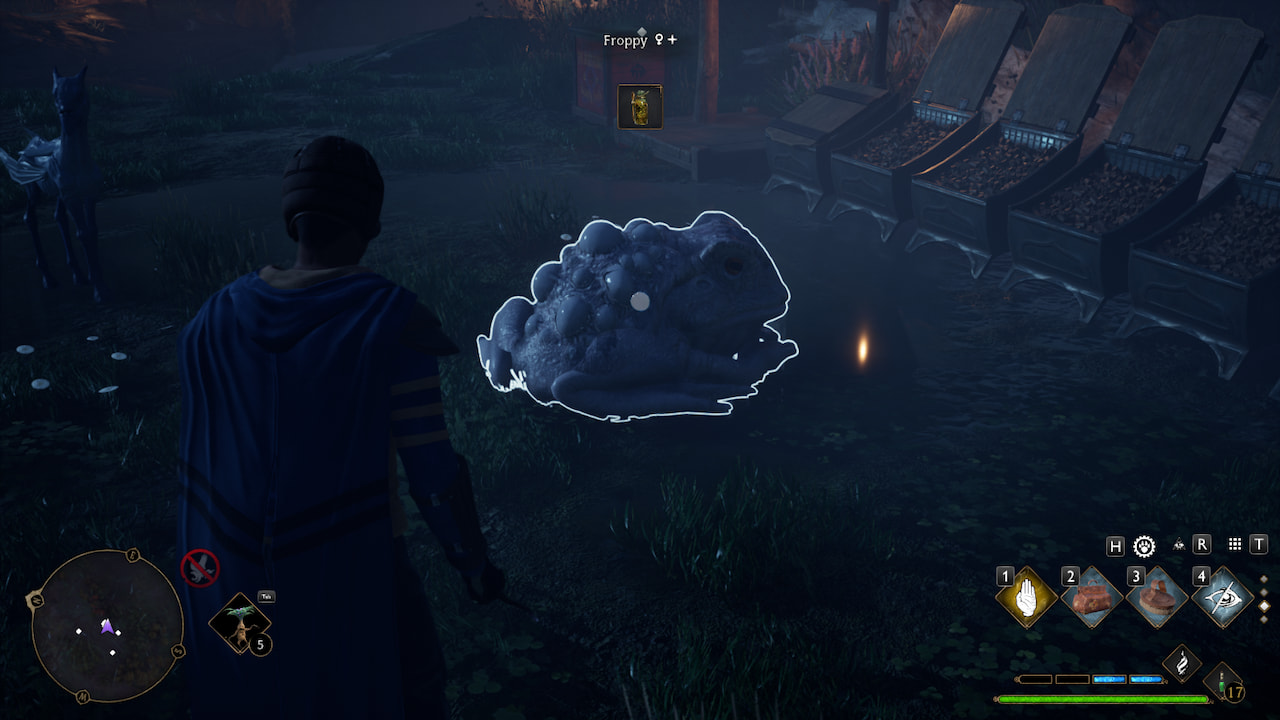
Task: Click the flame spell diamond icon
Action: [x=1182, y=663]
